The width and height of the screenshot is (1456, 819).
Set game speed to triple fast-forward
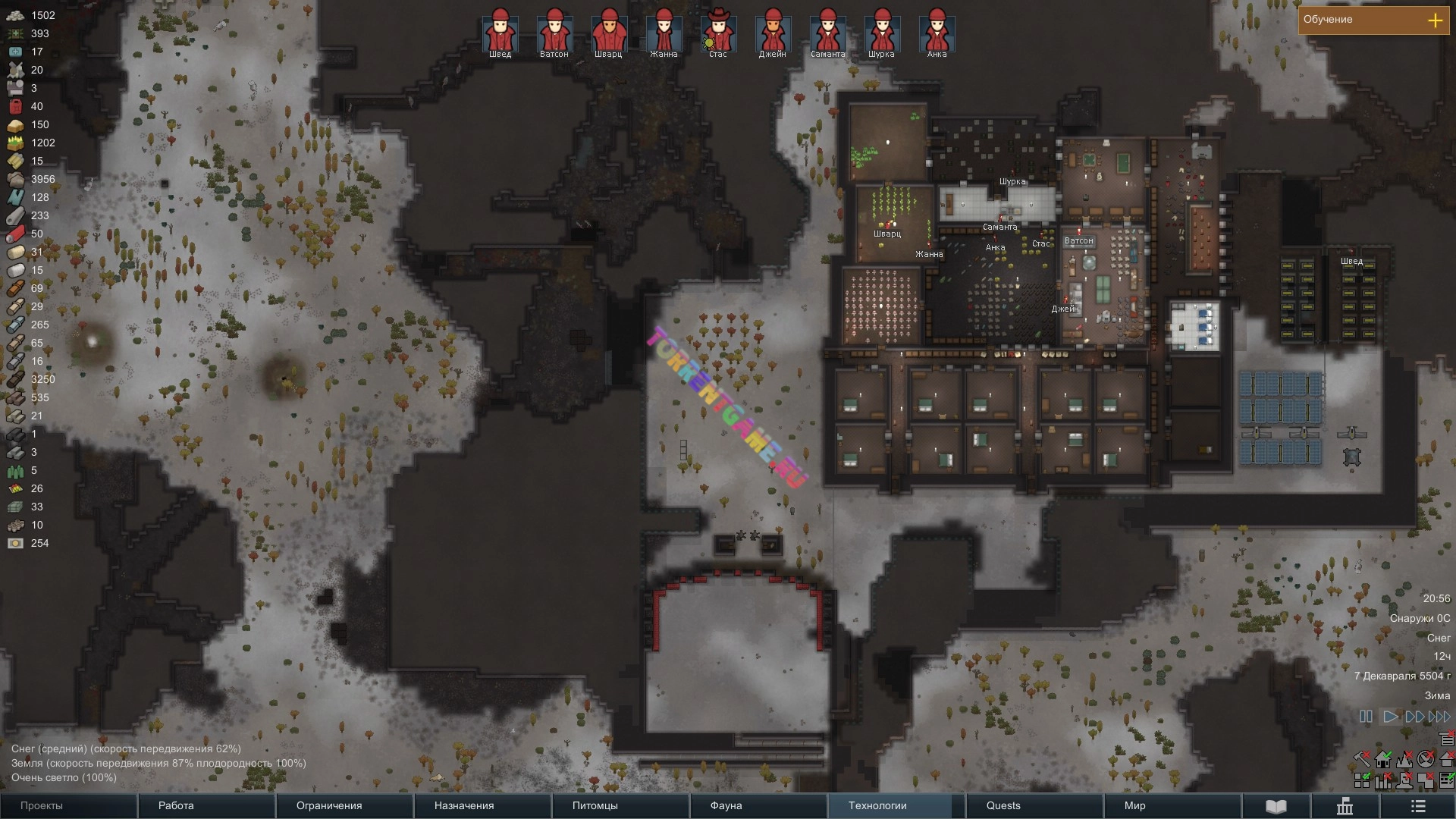tap(1439, 717)
